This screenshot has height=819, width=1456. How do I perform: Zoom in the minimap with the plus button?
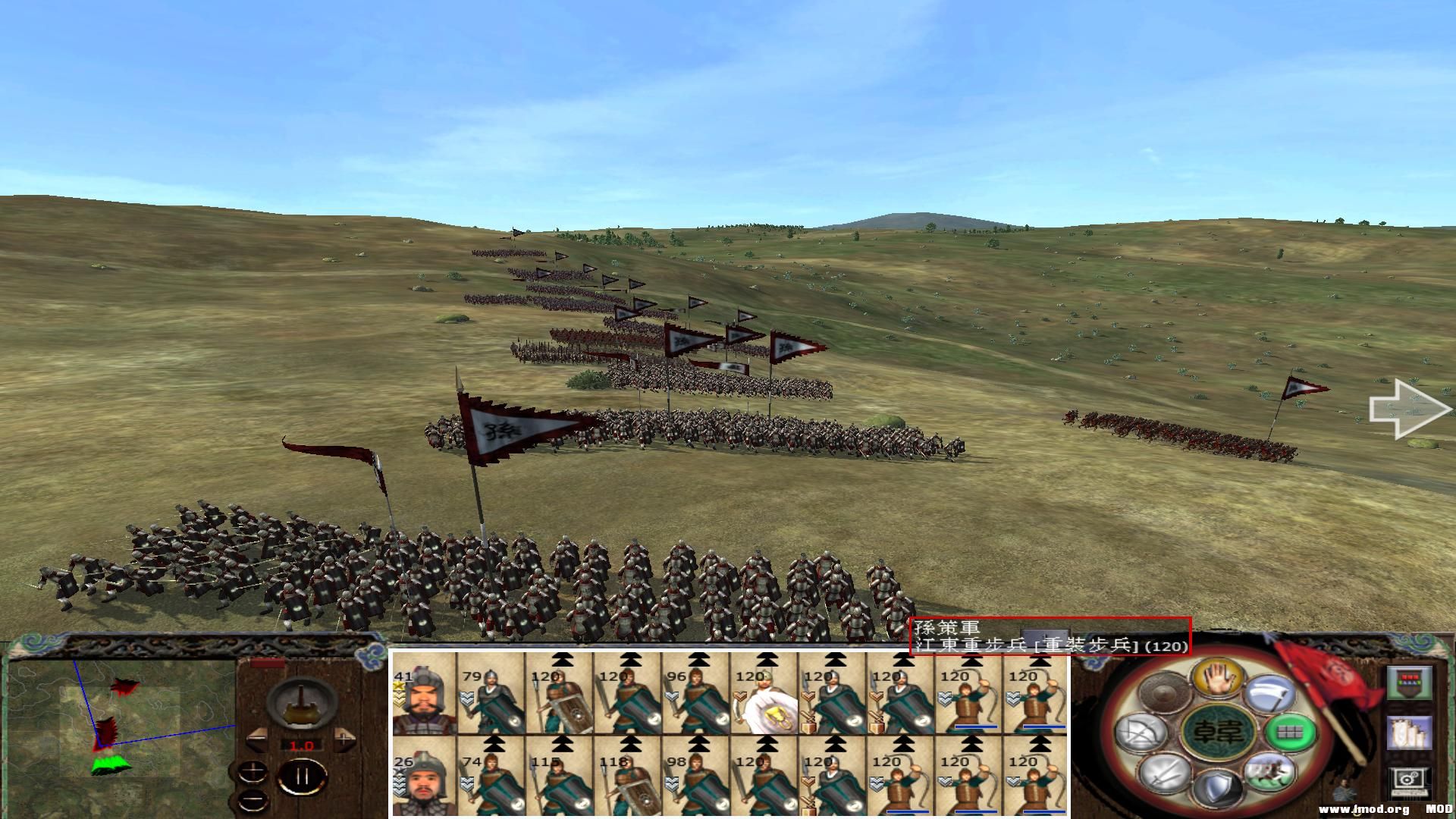pos(253,771)
